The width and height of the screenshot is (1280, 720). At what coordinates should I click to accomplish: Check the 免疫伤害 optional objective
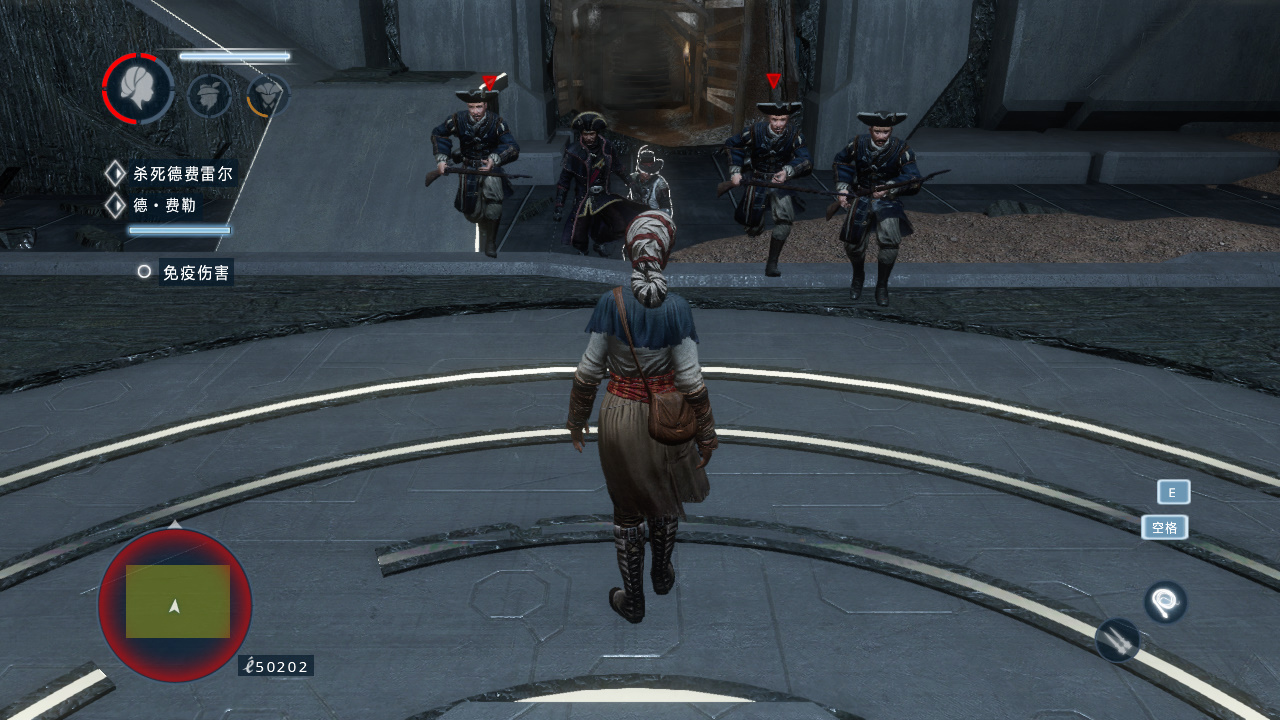tap(195, 272)
